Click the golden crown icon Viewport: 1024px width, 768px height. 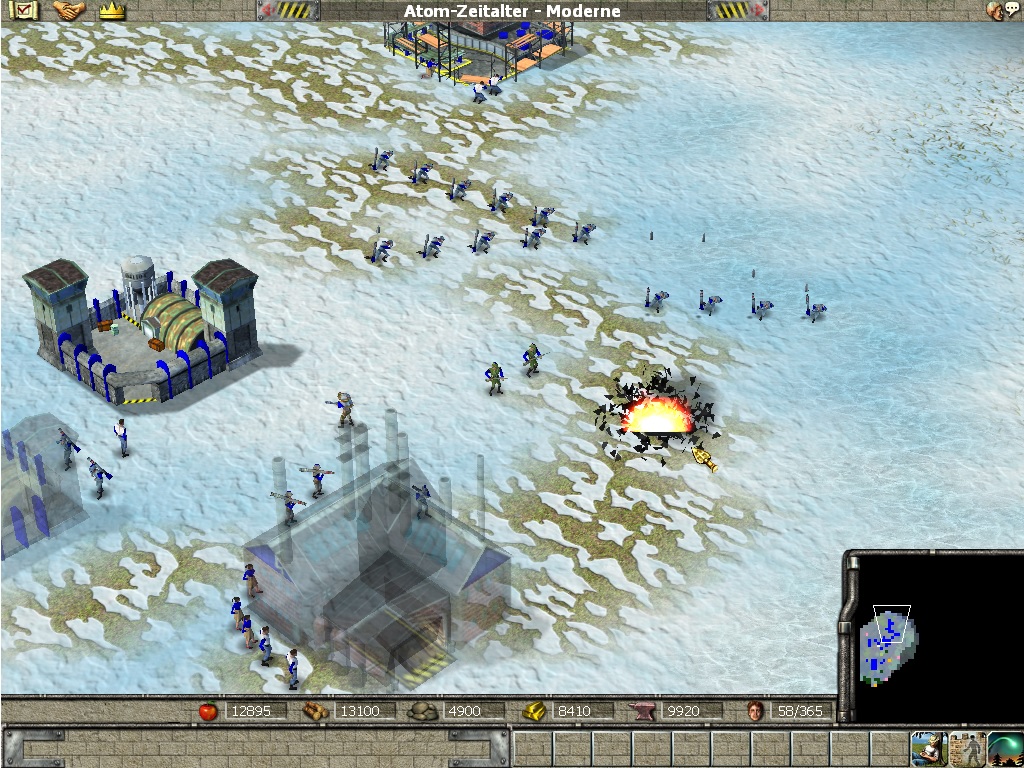pyautogui.click(x=112, y=11)
